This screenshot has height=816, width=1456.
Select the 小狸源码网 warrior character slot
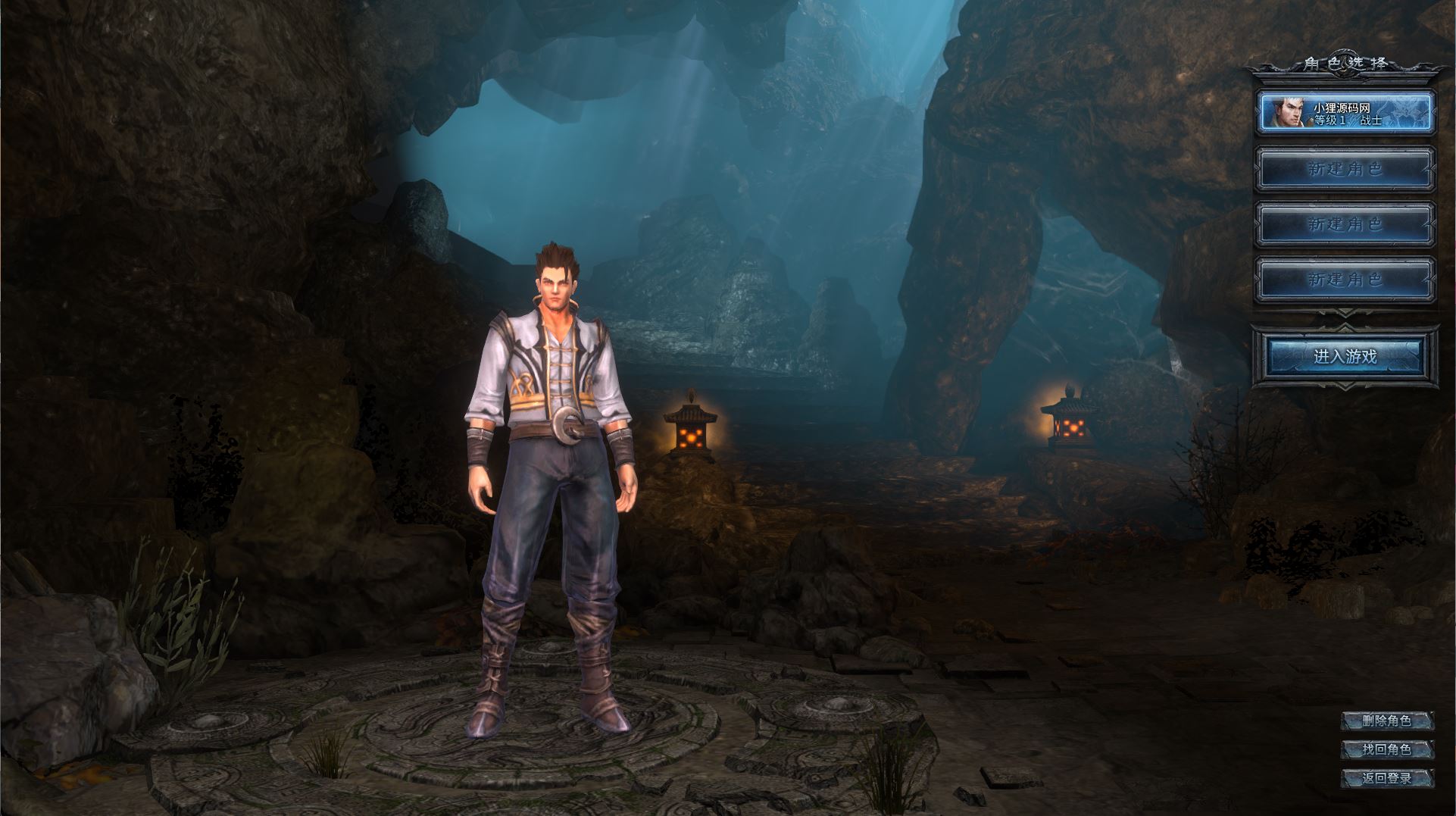tap(1345, 112)
